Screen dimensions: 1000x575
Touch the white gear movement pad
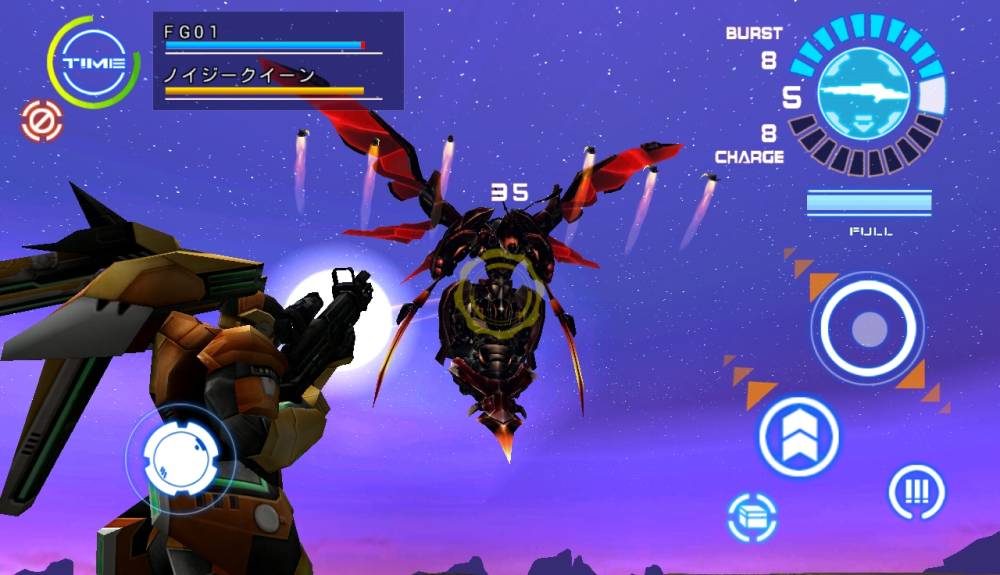(x=180, y=458)
